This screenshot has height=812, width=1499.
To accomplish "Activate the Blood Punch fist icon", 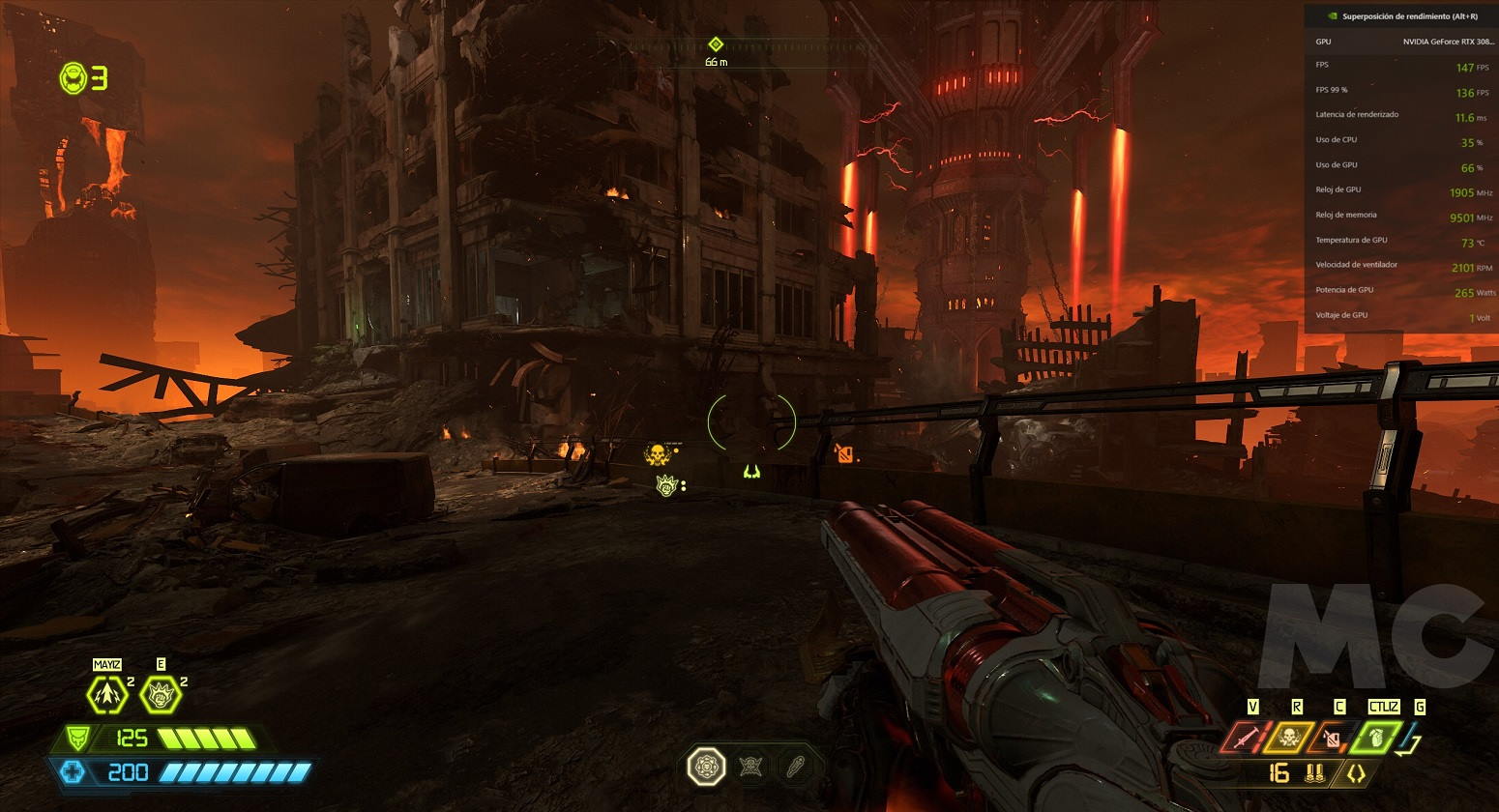I will click(161, 694).
